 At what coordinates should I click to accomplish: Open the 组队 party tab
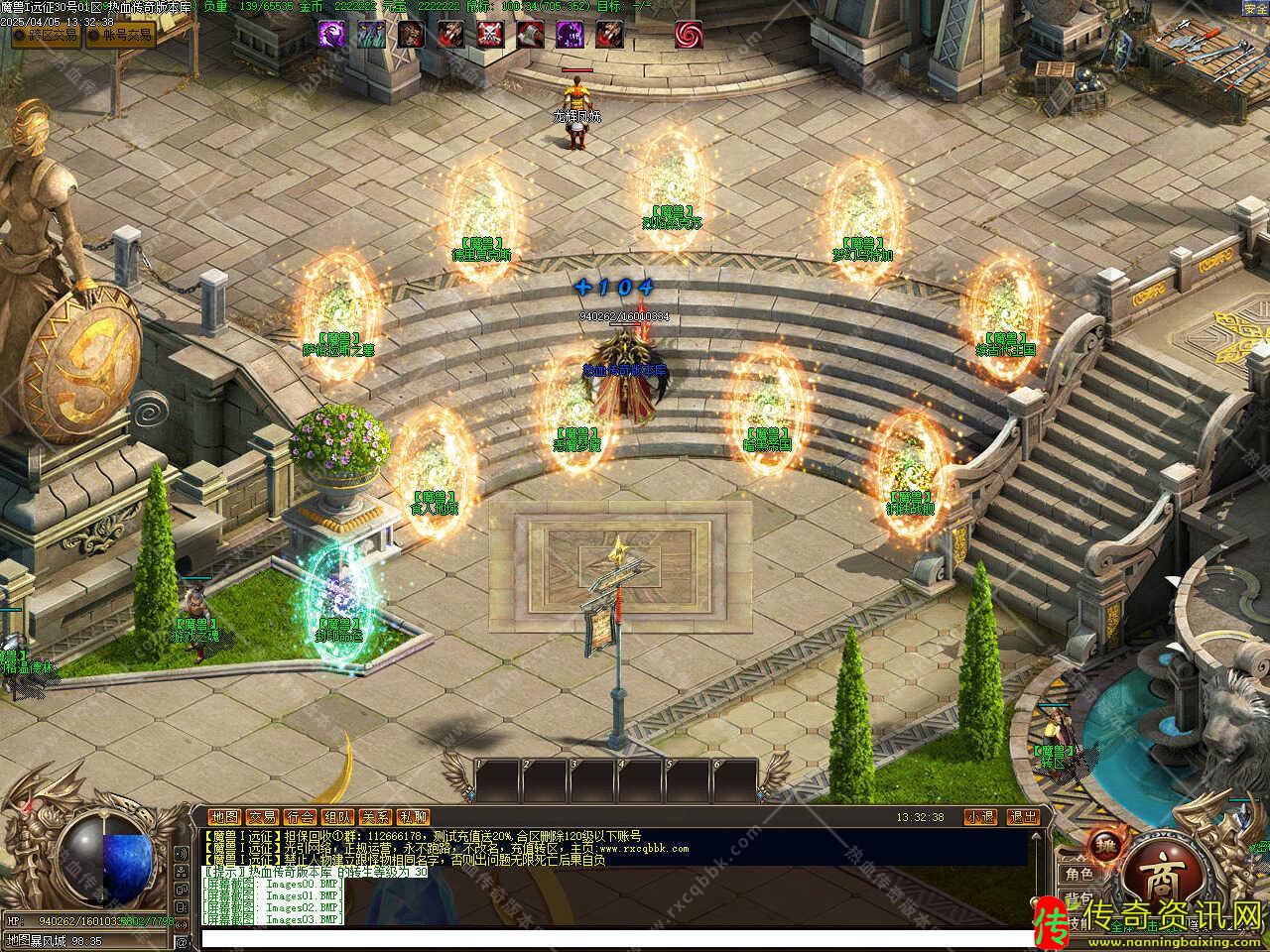click(x=337, y=817)
